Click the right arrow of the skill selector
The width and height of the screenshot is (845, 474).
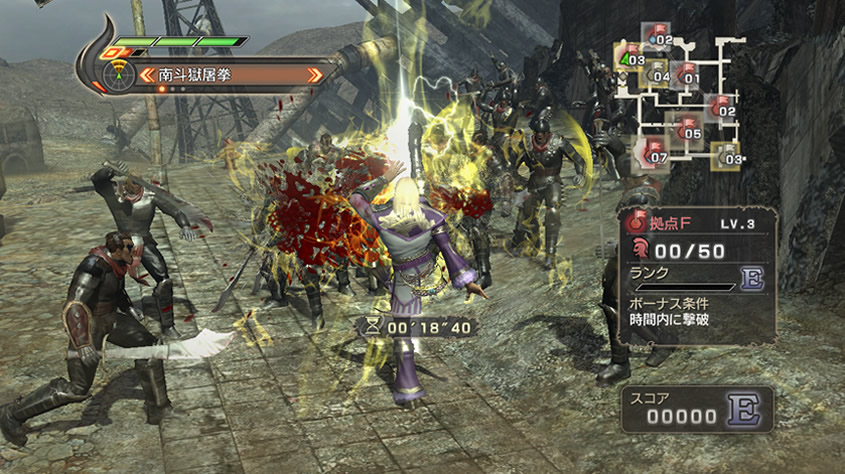pyautogui.click(x=316, y=74)
